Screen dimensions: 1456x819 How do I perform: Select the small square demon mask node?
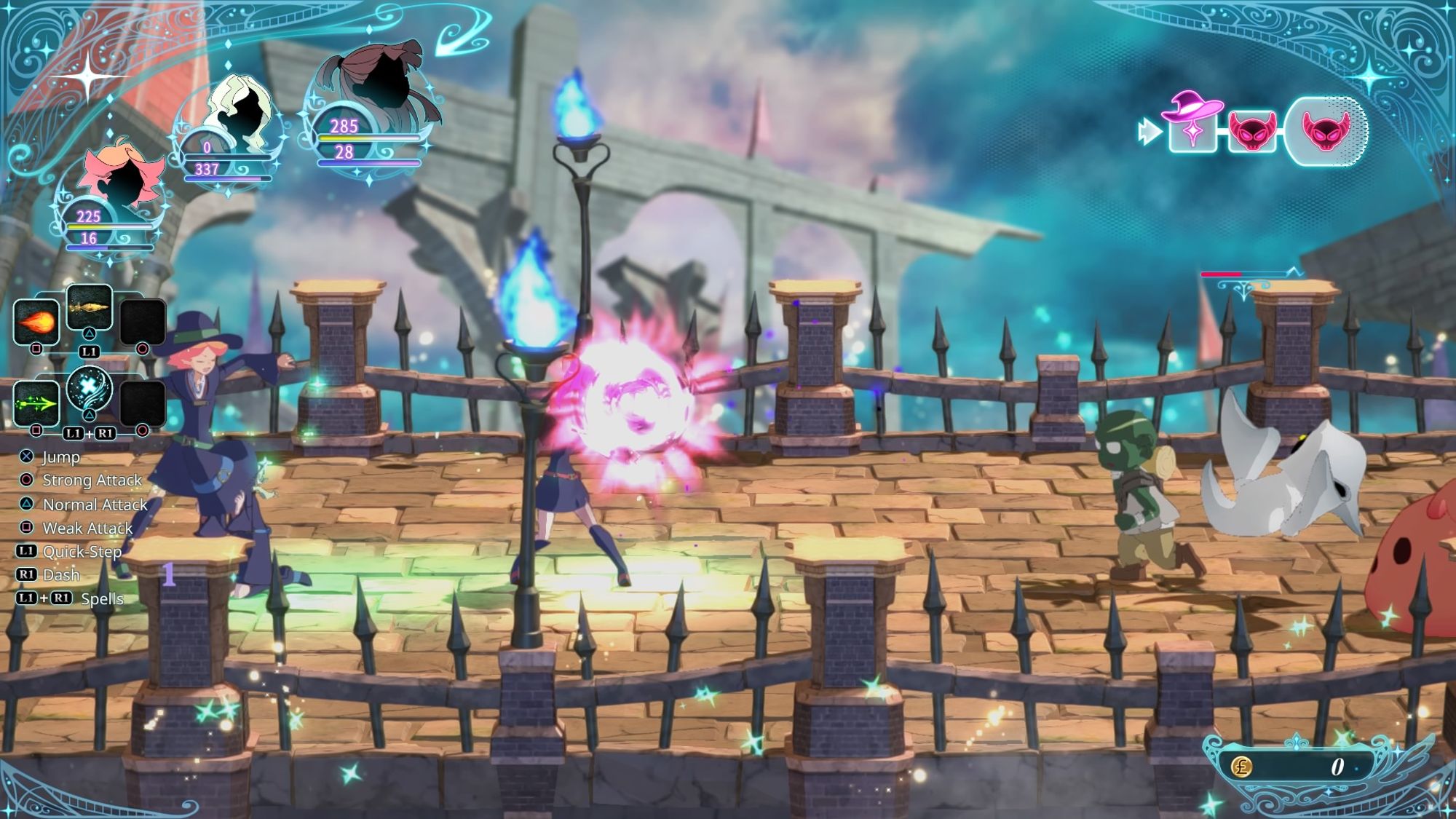(x=1252, y=131)
